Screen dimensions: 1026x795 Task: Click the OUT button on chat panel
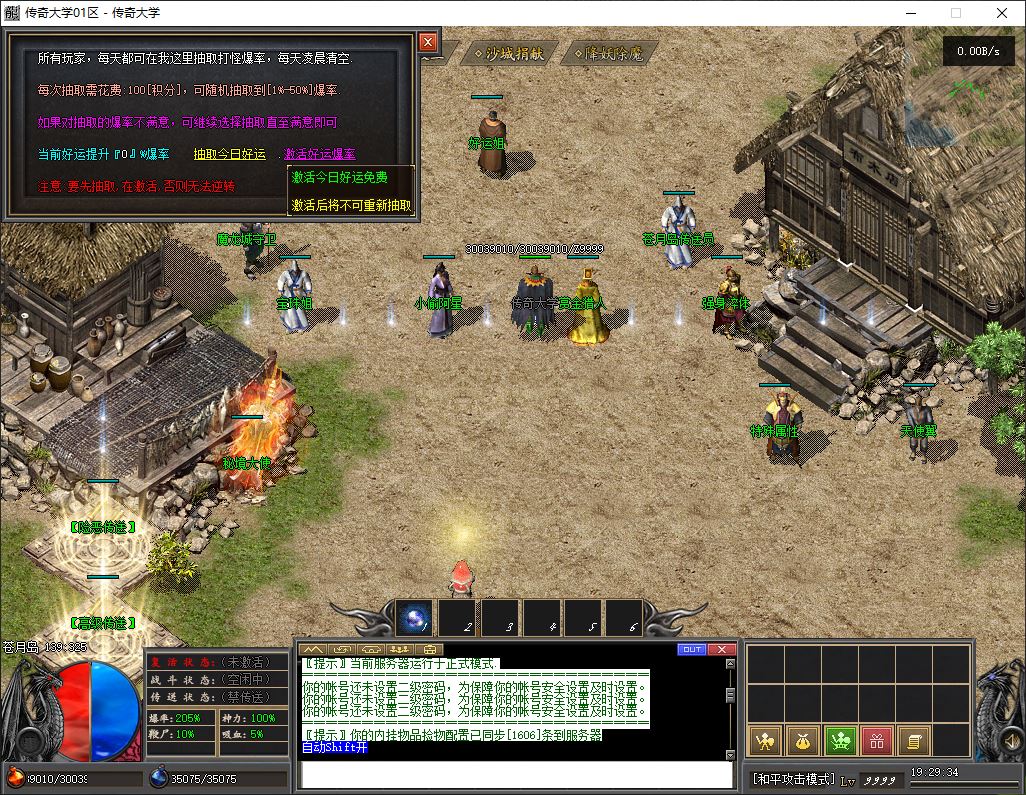click(x=692, y=649)
